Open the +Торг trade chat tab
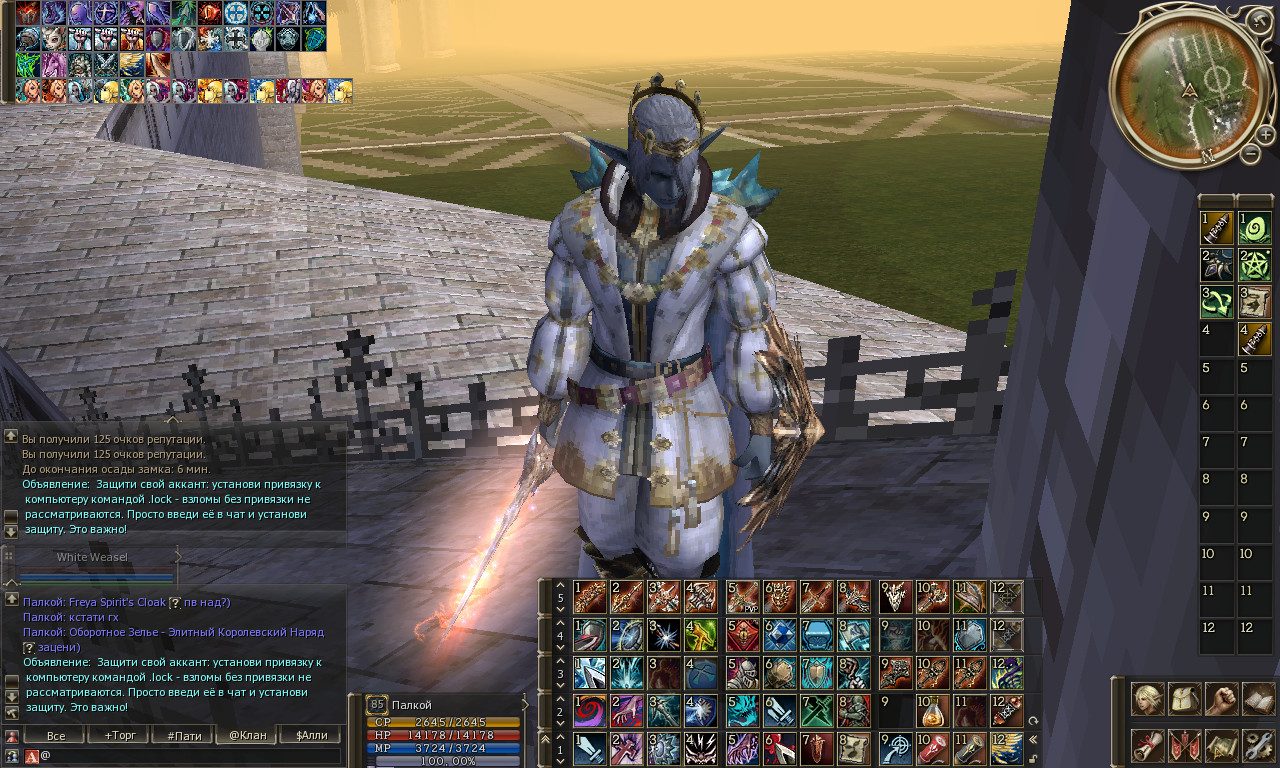 [120, 735]
